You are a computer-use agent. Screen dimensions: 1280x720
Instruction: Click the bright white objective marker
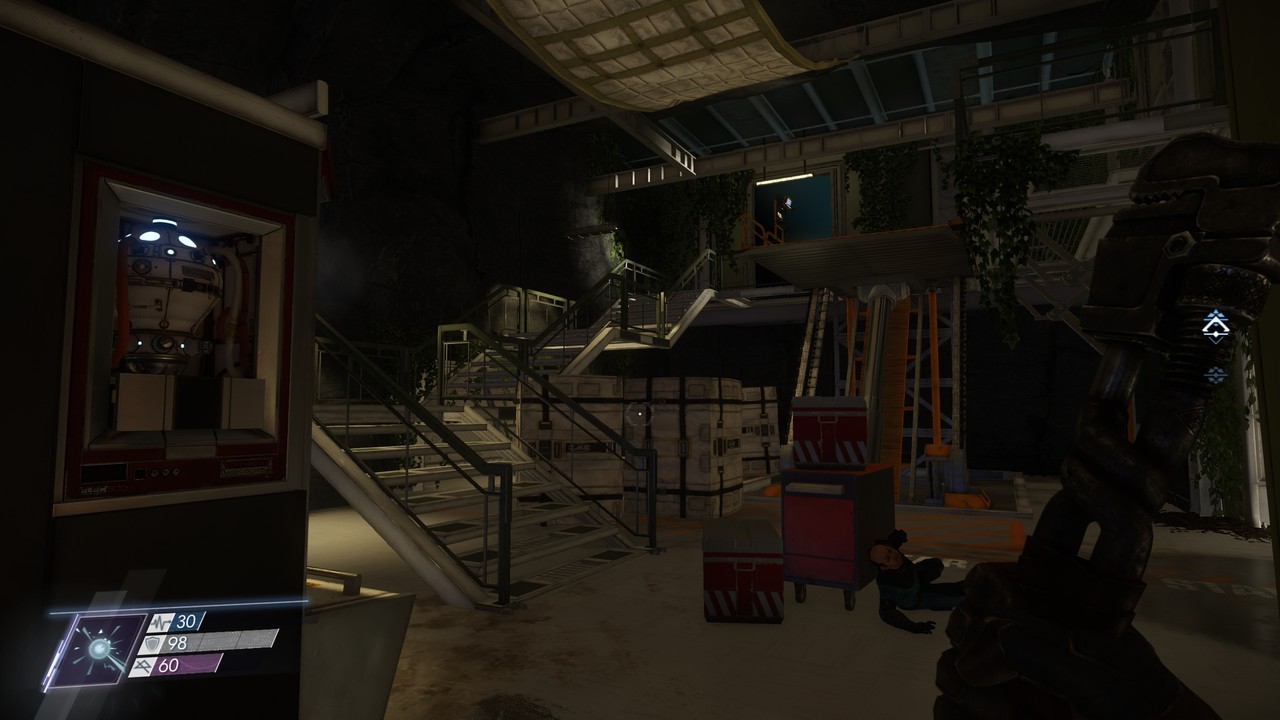click(x=1215, y=326)
